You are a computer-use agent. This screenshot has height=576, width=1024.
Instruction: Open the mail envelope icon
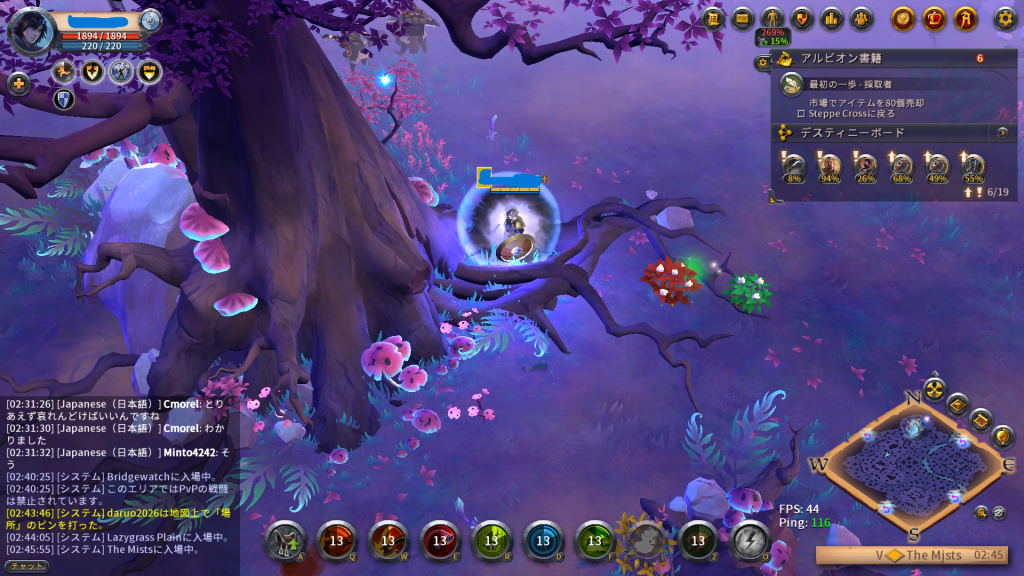[x=743, y=18]
